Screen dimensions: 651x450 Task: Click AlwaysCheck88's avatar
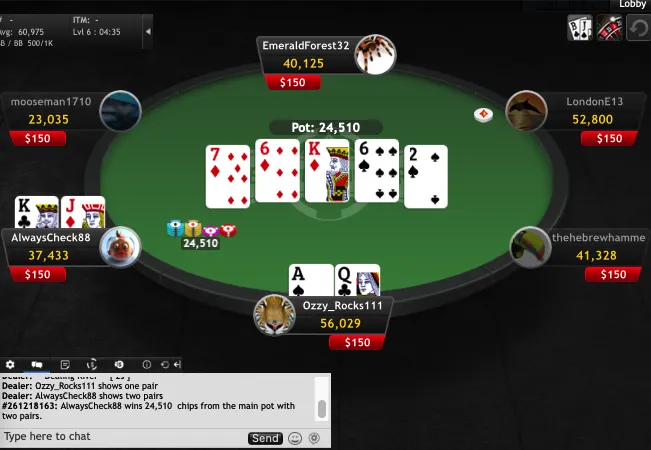(x=118, y=247)
